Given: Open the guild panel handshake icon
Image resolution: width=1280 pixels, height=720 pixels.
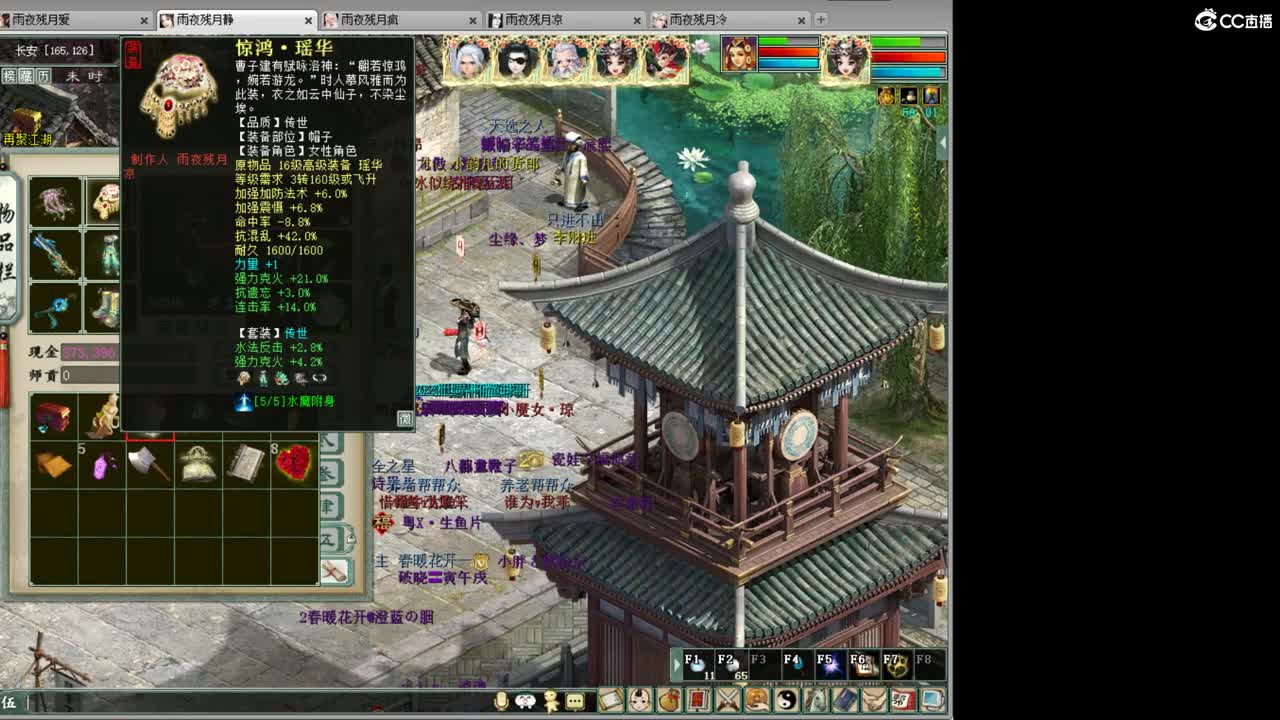Looking at the screenshot, I should coord(874,700).
